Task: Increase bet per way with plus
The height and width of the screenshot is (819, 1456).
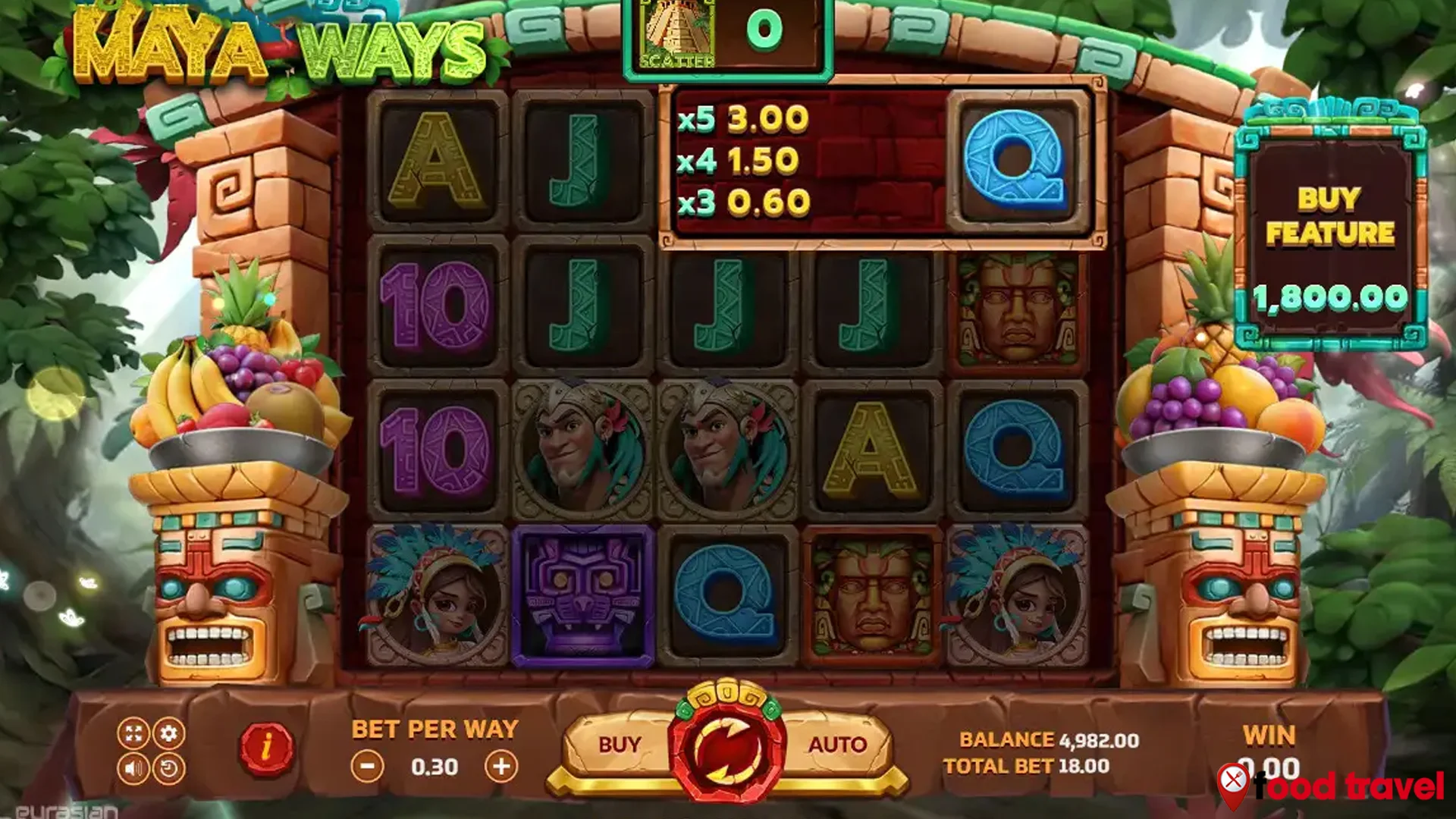Action: coord(501,767)
